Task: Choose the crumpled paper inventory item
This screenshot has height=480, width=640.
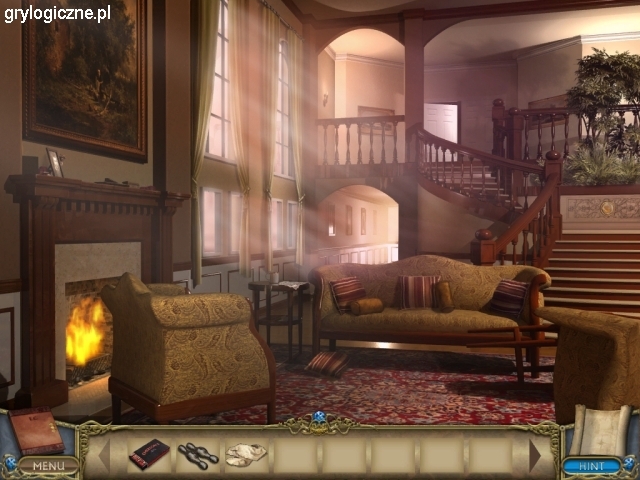Action: (x=246, y=455)
